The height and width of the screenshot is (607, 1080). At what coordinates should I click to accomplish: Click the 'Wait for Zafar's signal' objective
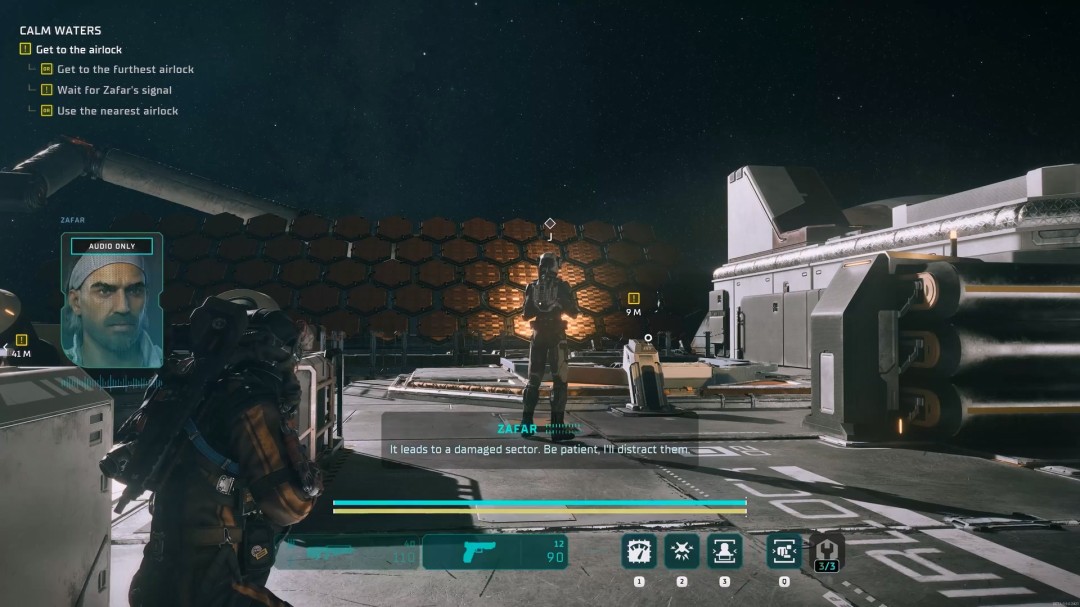point(114,90)
